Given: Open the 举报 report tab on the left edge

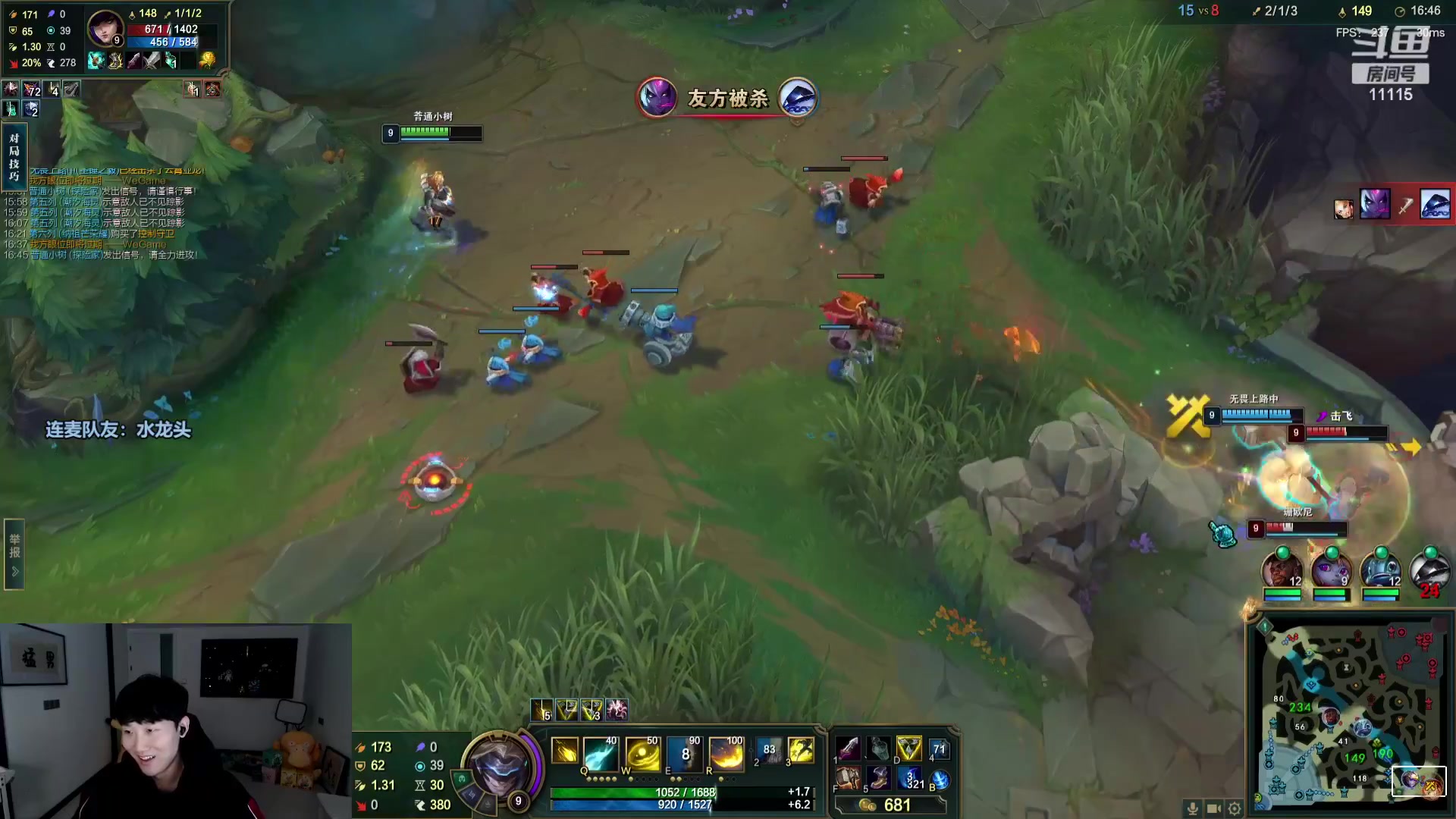Looking at the screenshot, I should pos(14,554).
